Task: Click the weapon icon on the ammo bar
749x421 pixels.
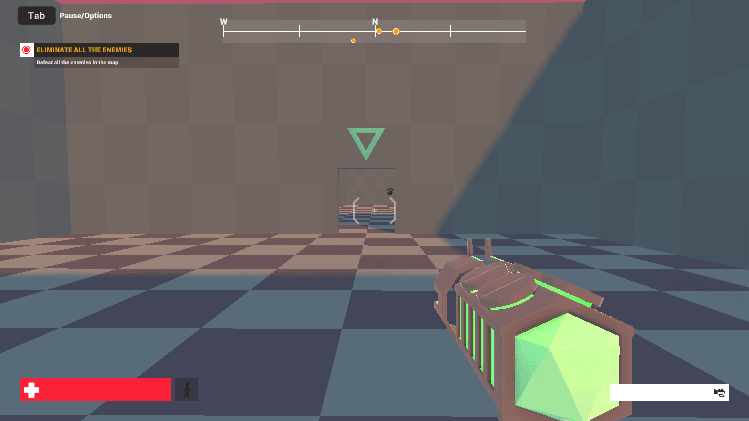Action: (x=719, y=392)
